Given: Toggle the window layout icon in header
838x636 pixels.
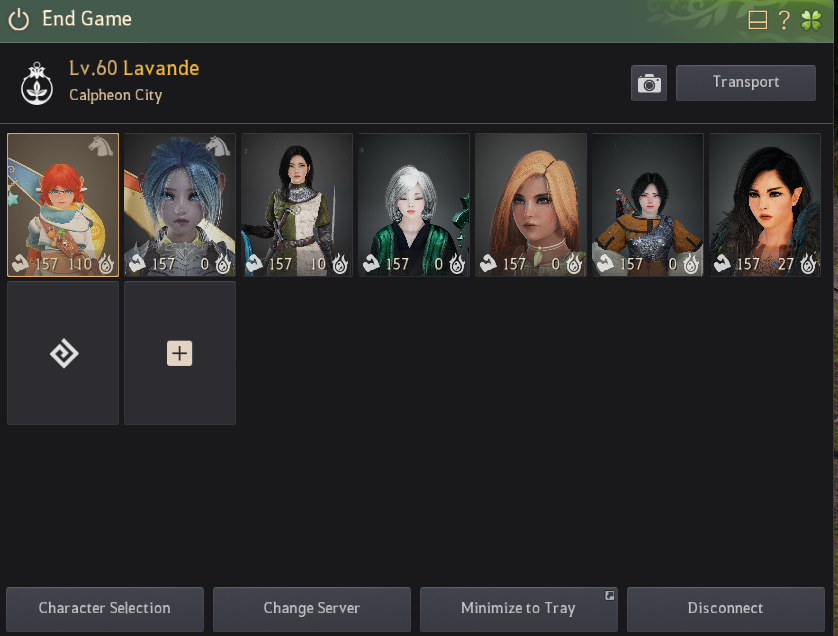Looking at the screenshot, I should [x=758, y=20].
